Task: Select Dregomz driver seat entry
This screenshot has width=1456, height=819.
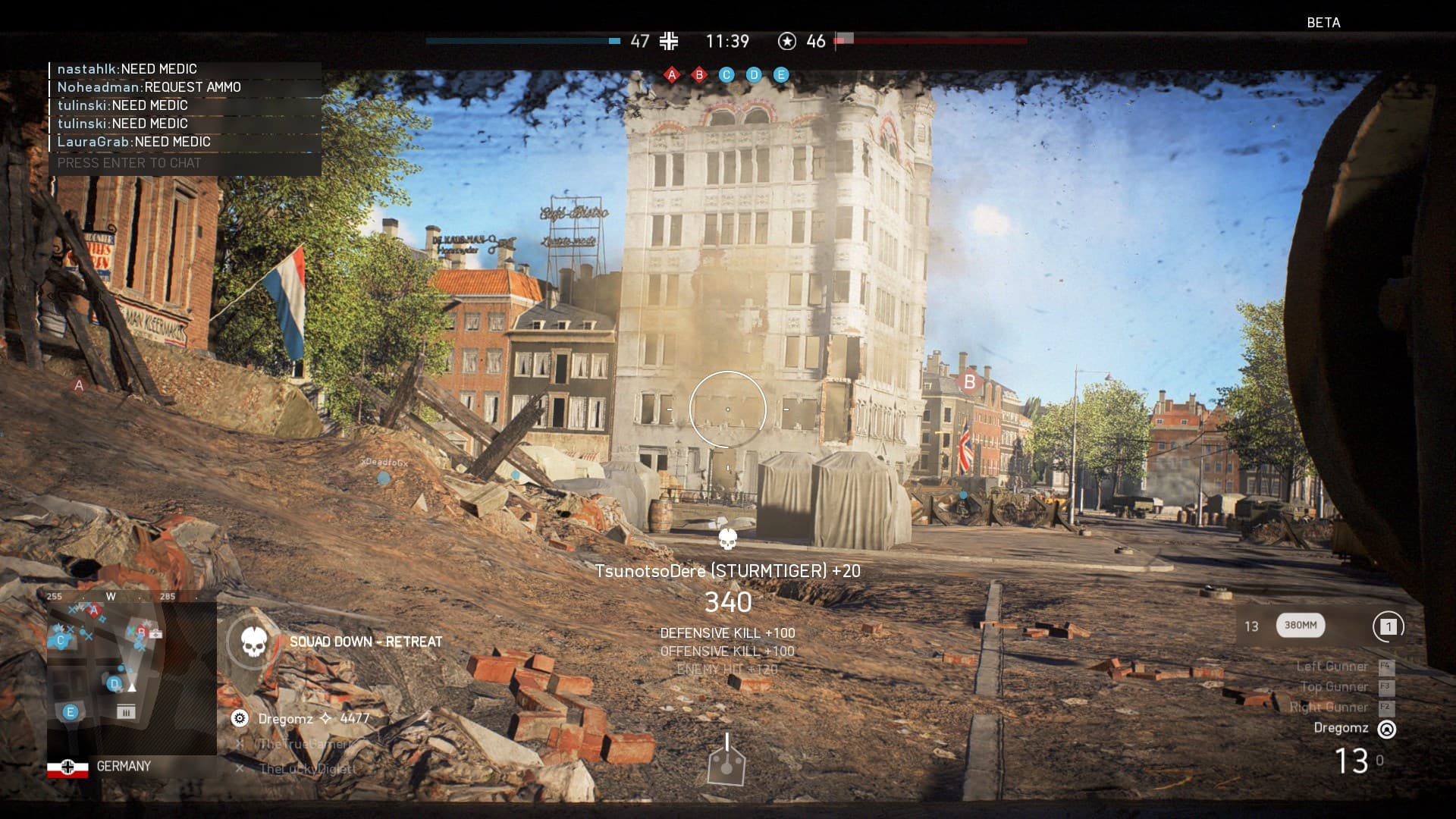Action: point(1341,728)
